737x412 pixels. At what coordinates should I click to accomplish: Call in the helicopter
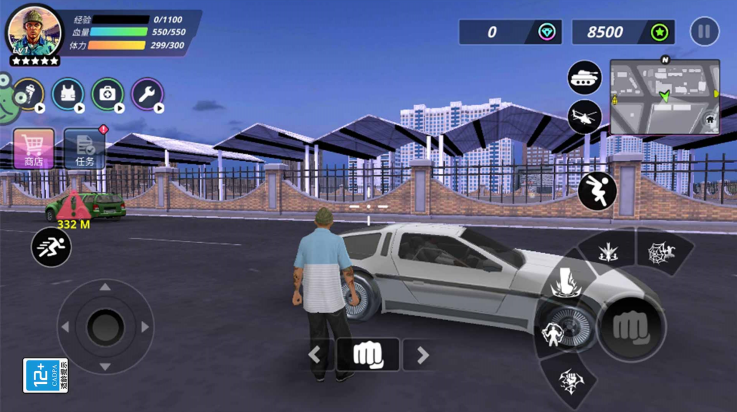tap(585, 115)
